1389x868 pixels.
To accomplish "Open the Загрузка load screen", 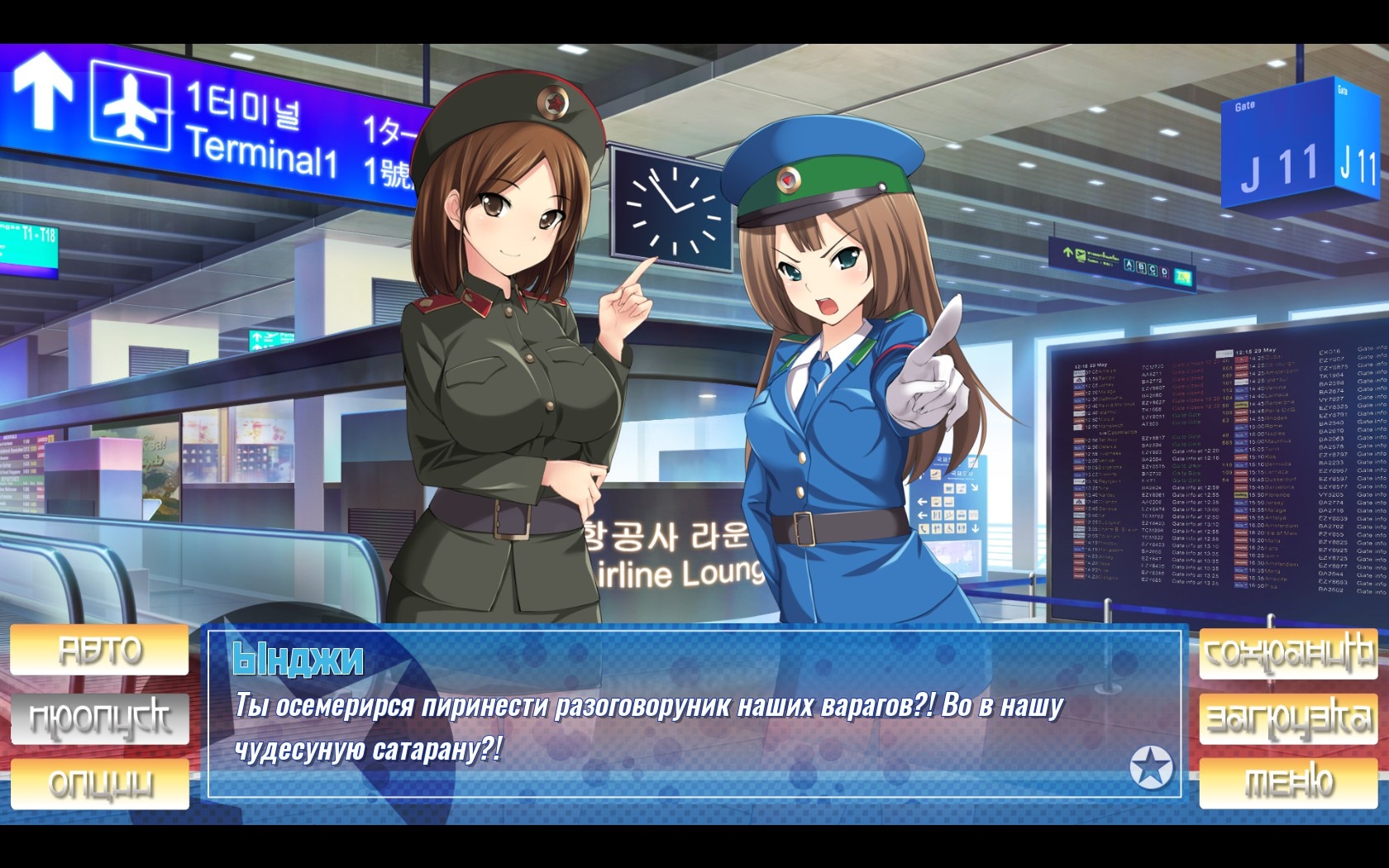I will click(1288, 718).
